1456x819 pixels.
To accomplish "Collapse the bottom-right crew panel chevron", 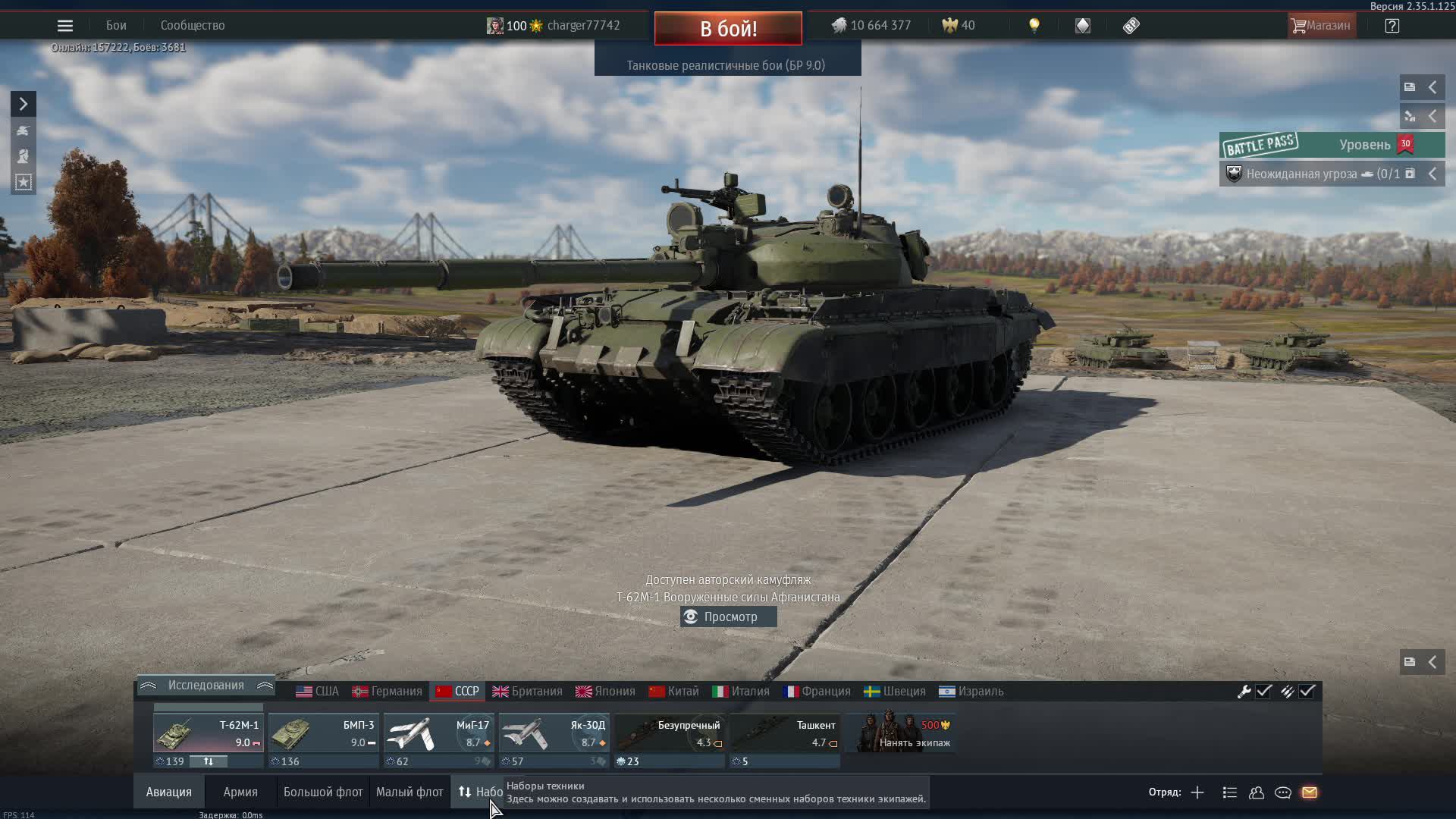I will (1432, 661).
